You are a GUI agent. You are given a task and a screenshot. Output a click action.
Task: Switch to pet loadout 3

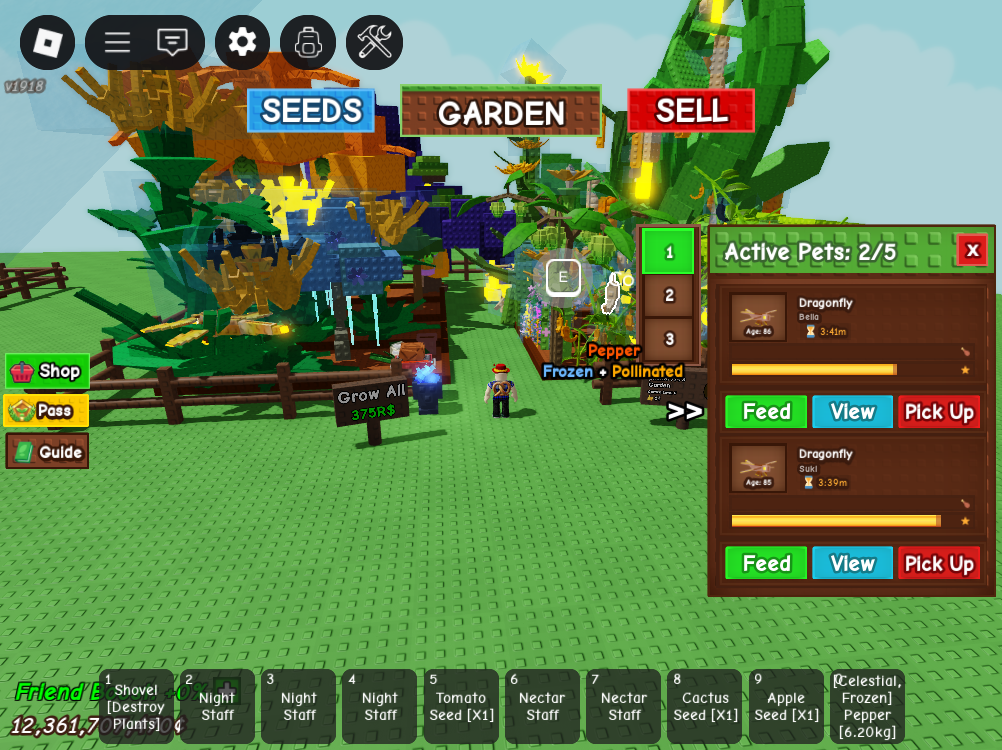pos(669,338)
